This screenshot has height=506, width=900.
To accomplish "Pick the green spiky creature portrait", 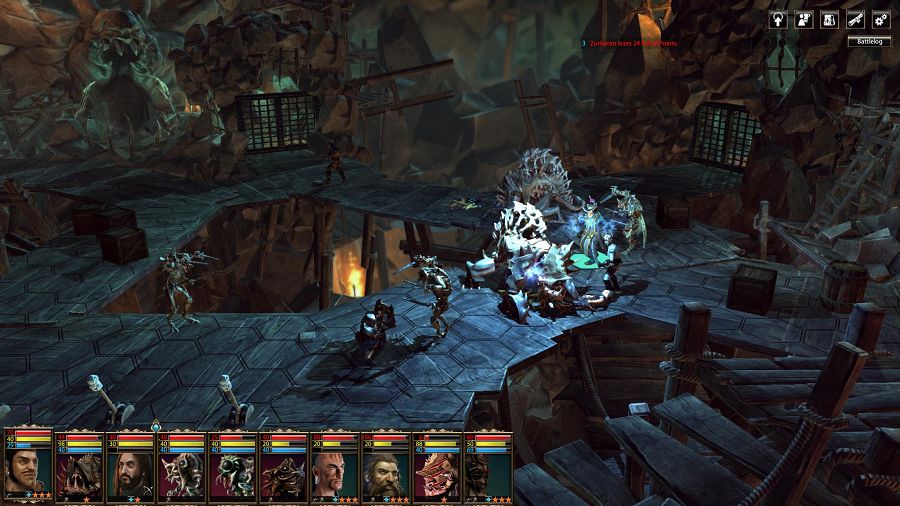I will [x=233, y=474].
